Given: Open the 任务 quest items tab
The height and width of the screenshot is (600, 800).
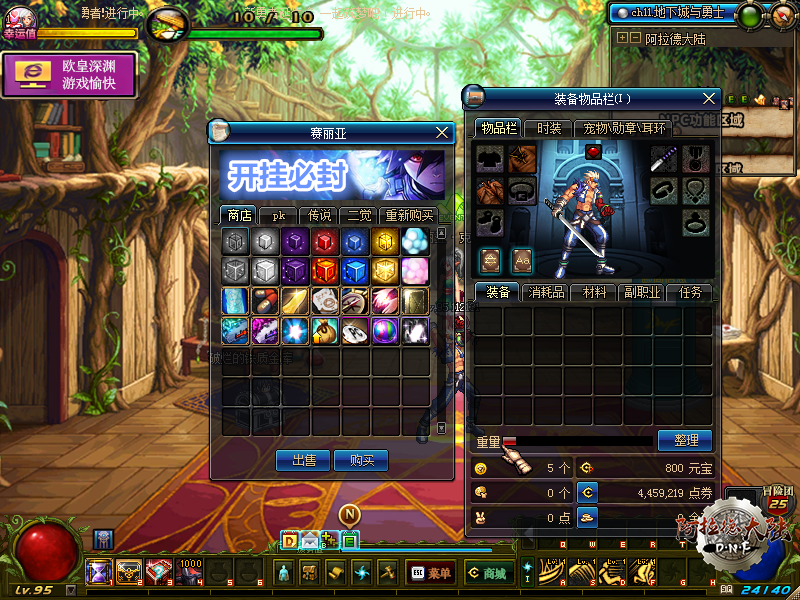Looking at the screenshot, I should coord(690,292).
